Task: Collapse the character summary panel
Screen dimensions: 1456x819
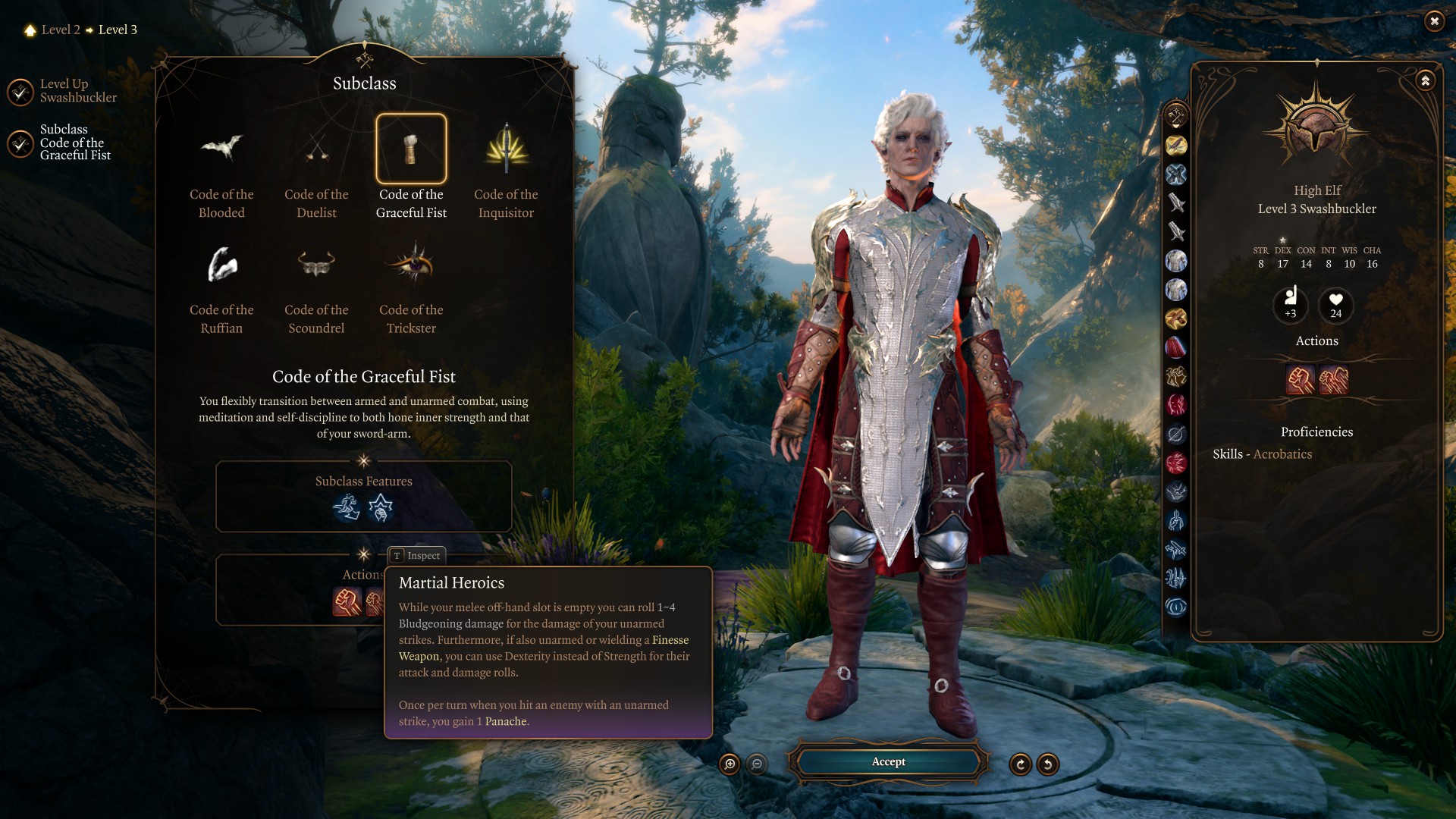Action: [1426, 80]
